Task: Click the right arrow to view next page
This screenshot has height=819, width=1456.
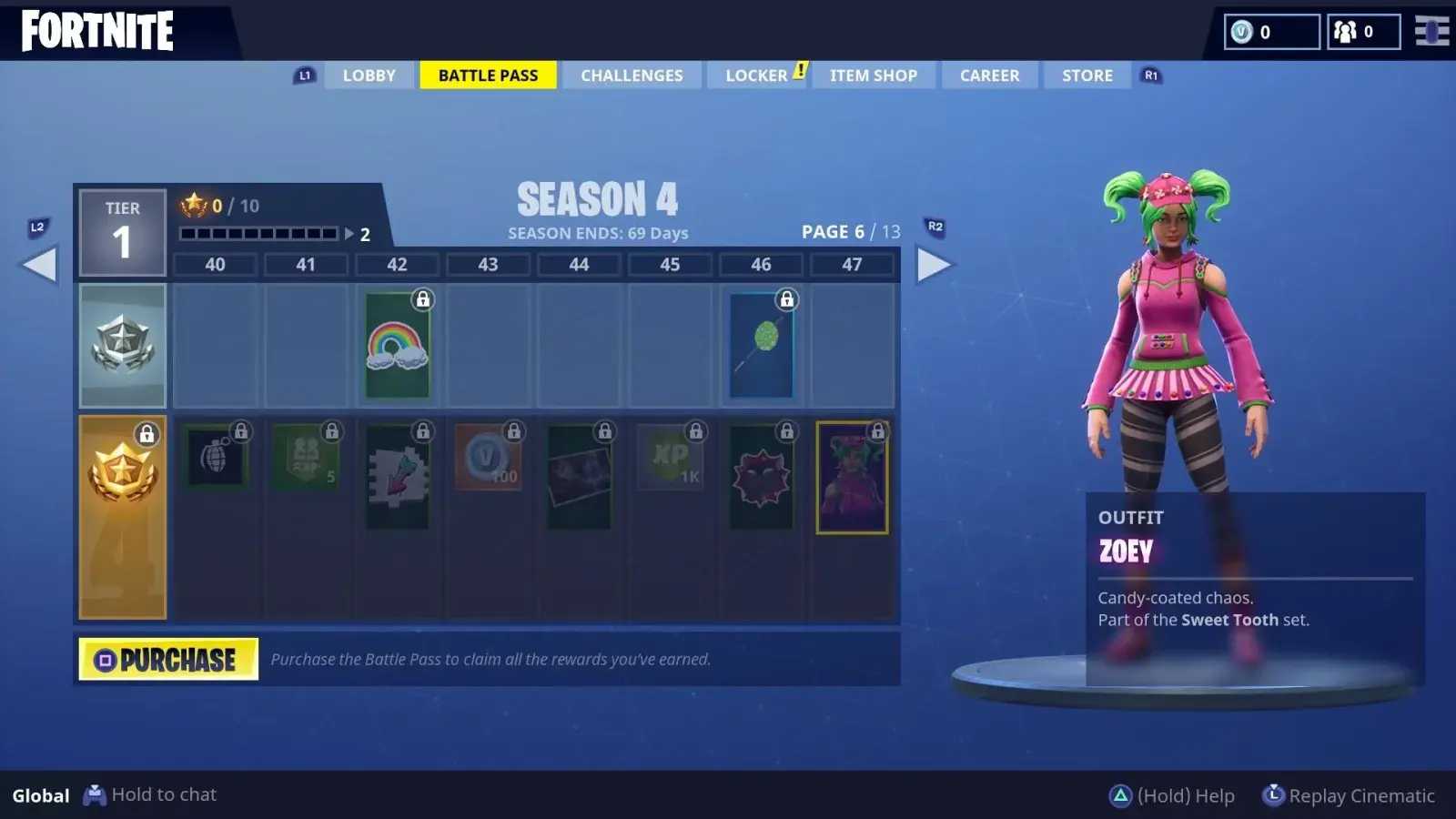Action: tap(936, 264)
